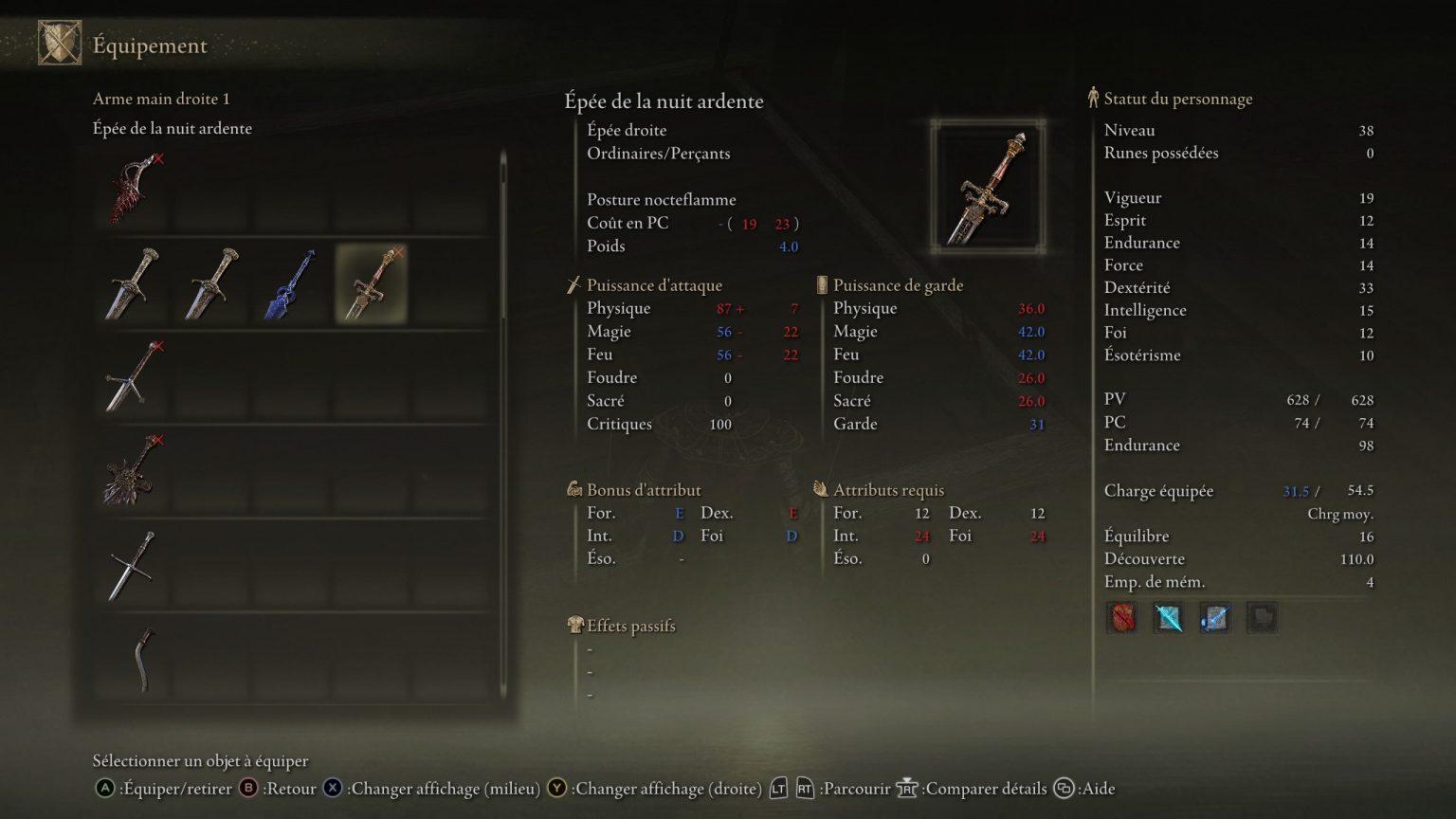Click the red dragon incantation memory icon

[1122, 618]
